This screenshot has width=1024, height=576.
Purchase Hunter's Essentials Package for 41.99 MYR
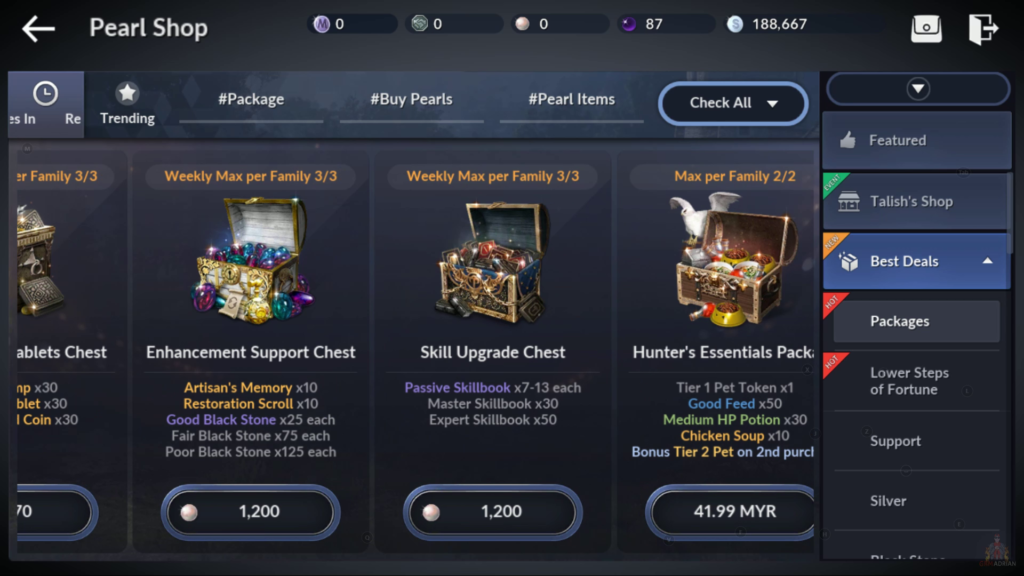tap(733, 512)
